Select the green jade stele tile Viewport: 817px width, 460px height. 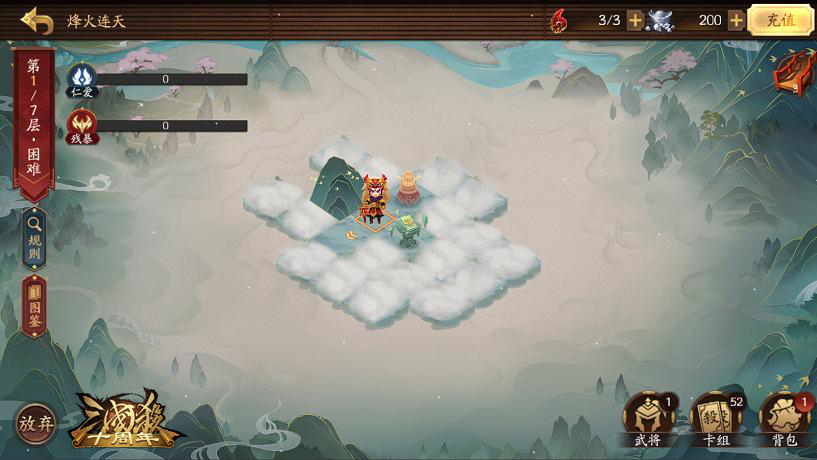[410, 229]
